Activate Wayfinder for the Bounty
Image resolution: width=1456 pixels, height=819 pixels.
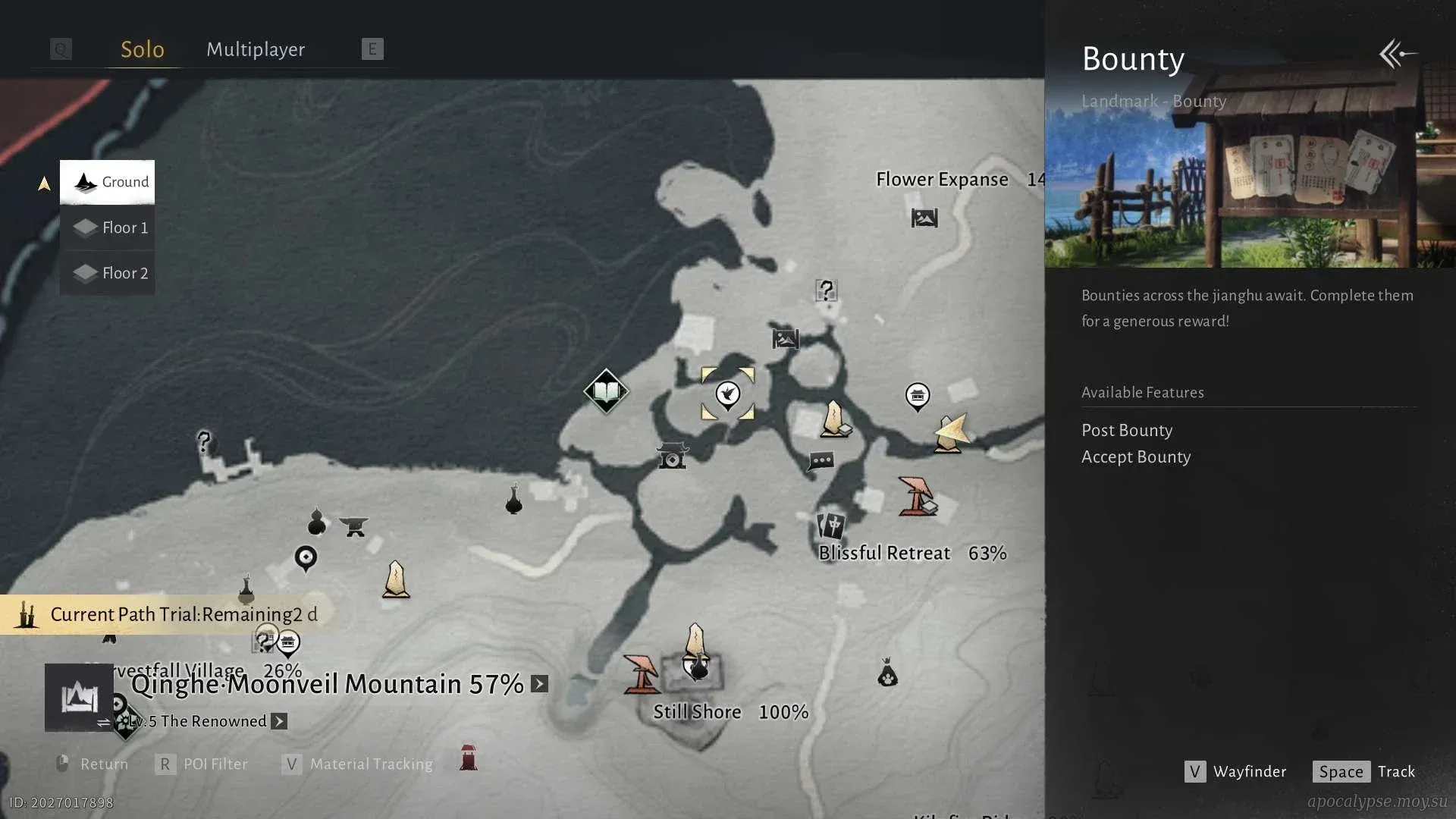point(1235,771)
